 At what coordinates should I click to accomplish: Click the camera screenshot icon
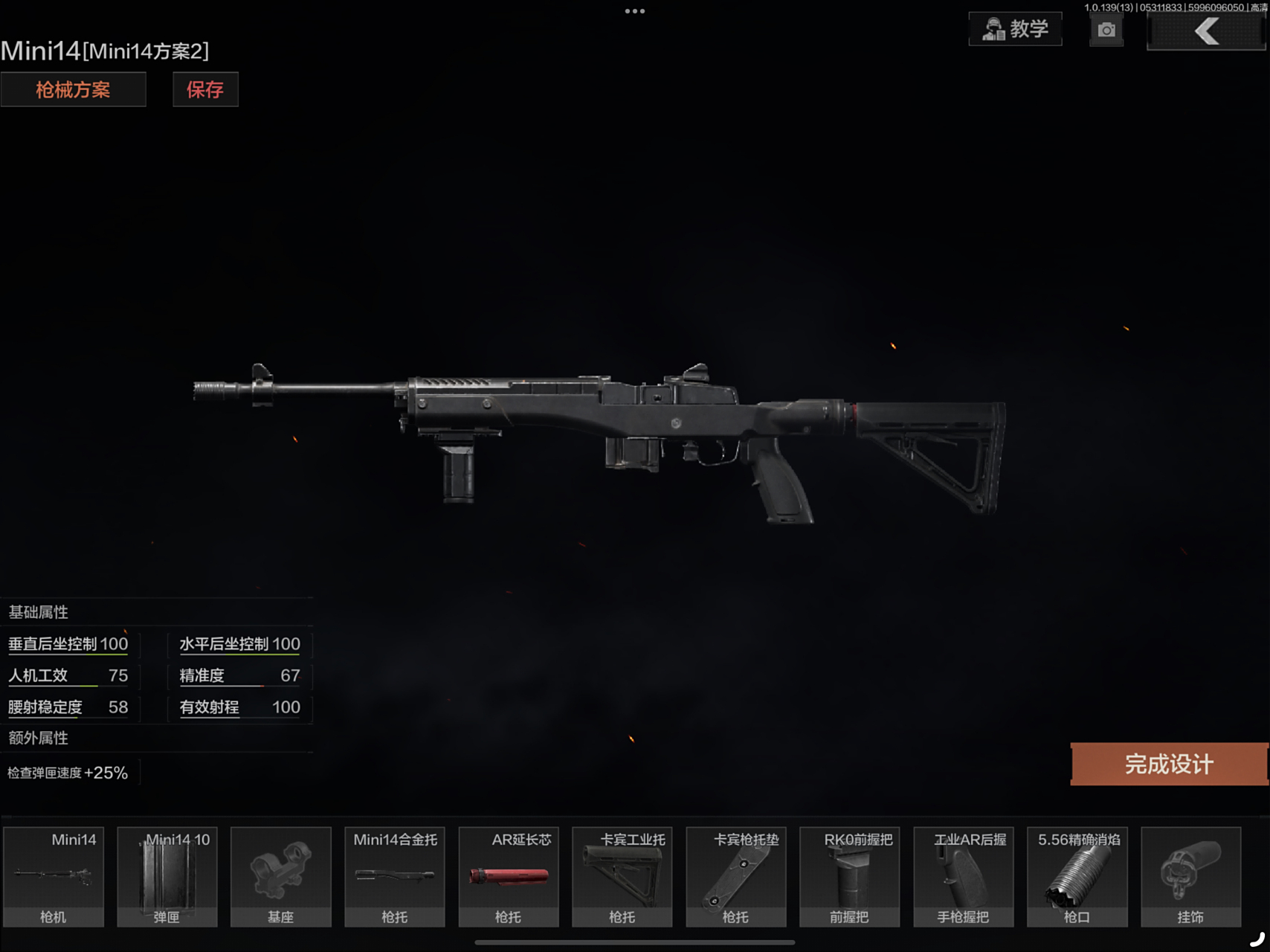pyautogui.click(x=1106, y=30)
